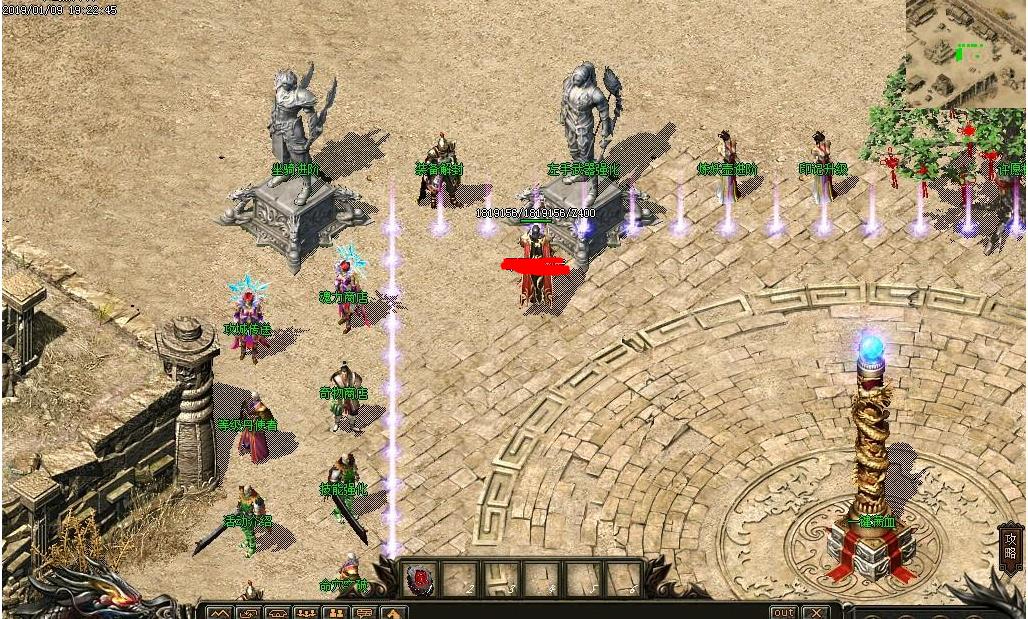The image size is (1028, 619).
Task: Click the X exit button on bottom bar
Action: click(817, 612)
